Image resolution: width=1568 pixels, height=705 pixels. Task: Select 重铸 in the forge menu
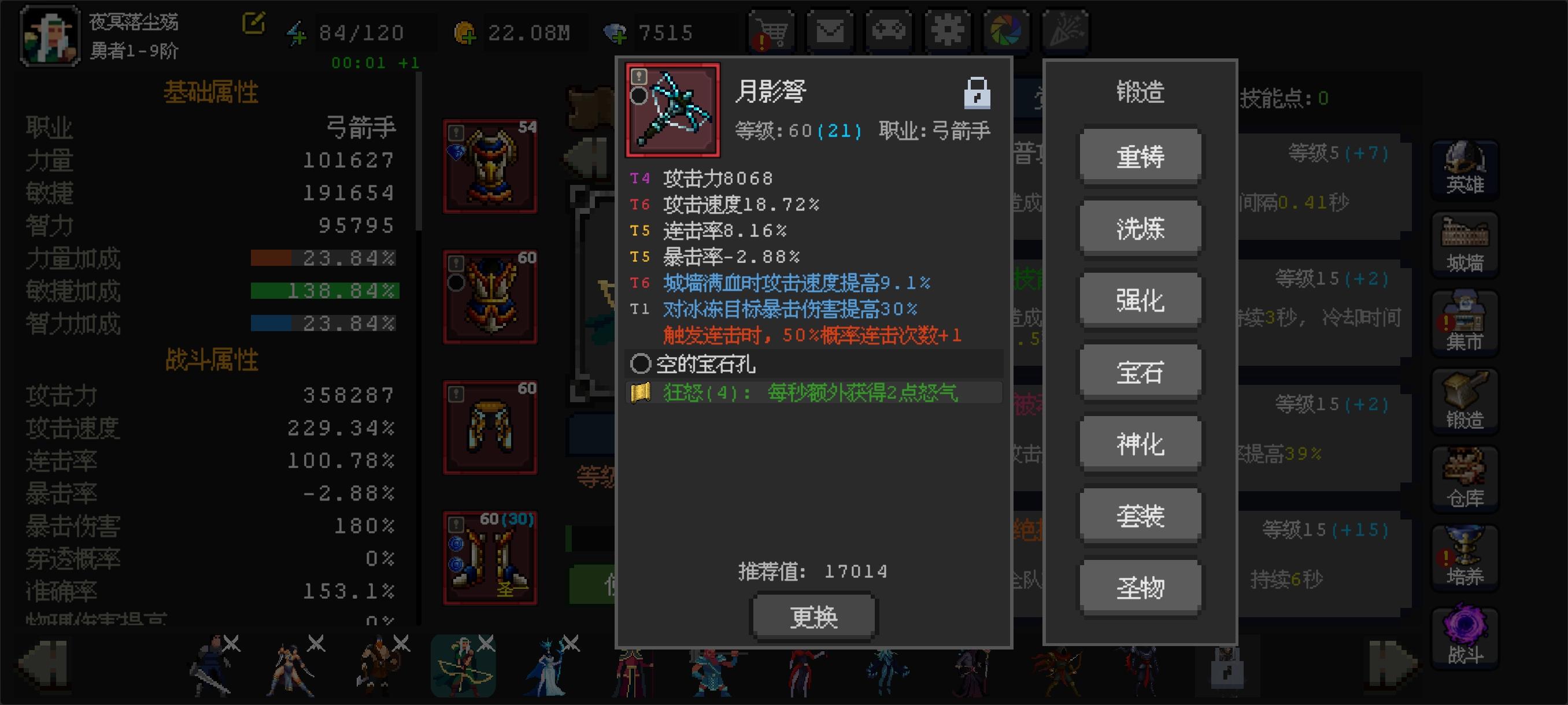pos(1140,155)
